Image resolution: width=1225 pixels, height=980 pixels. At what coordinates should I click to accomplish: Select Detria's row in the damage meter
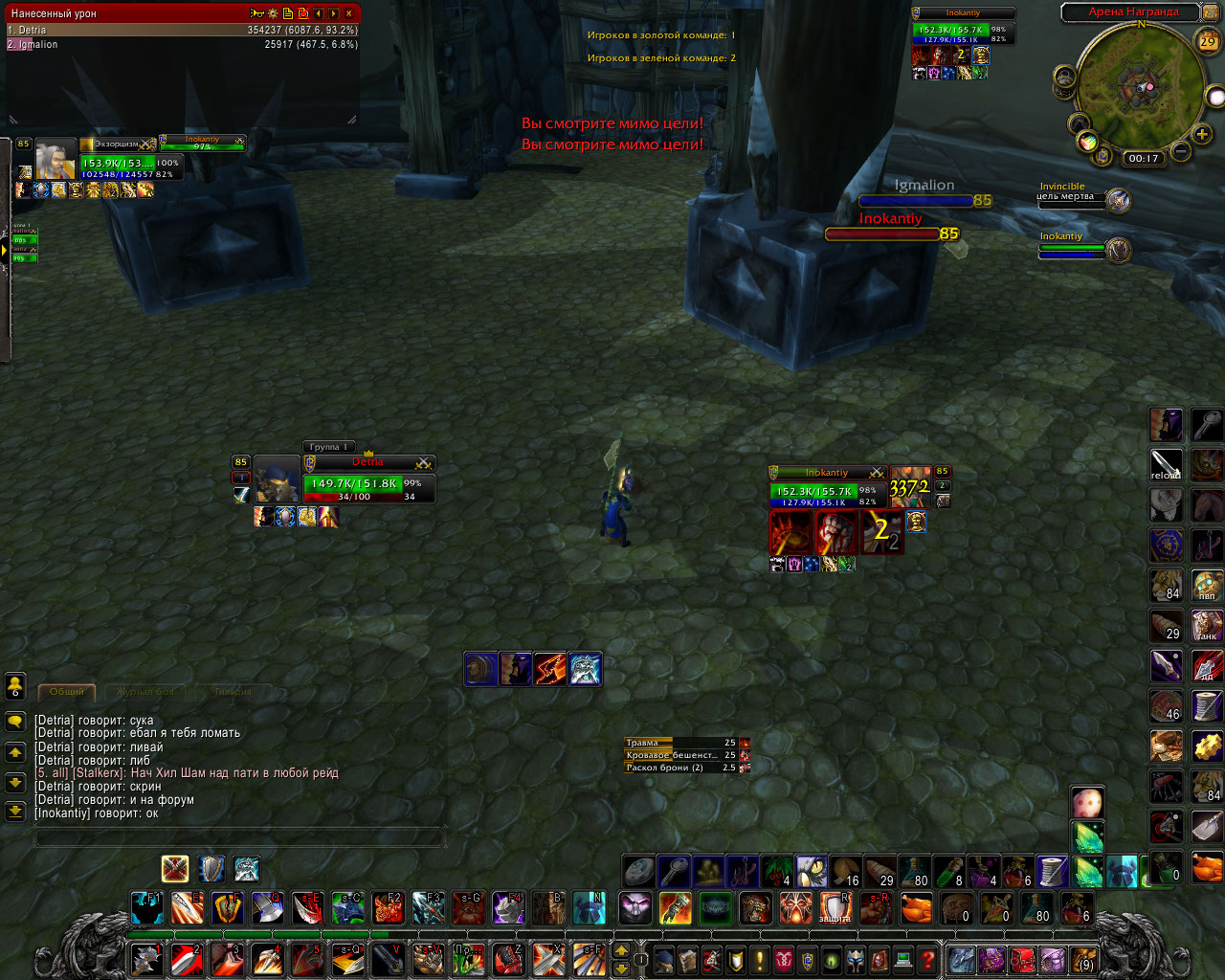tap(182, 30)
